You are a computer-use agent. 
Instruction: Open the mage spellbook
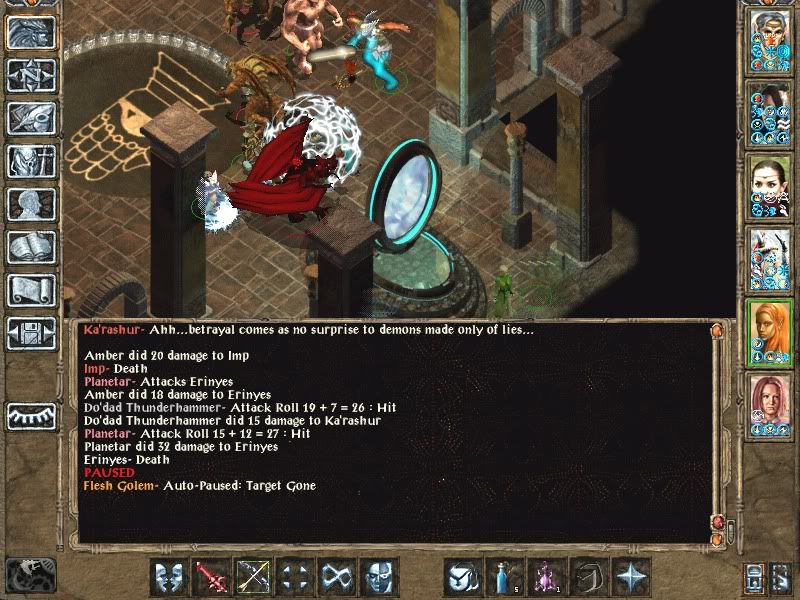[x=31, y=247]
